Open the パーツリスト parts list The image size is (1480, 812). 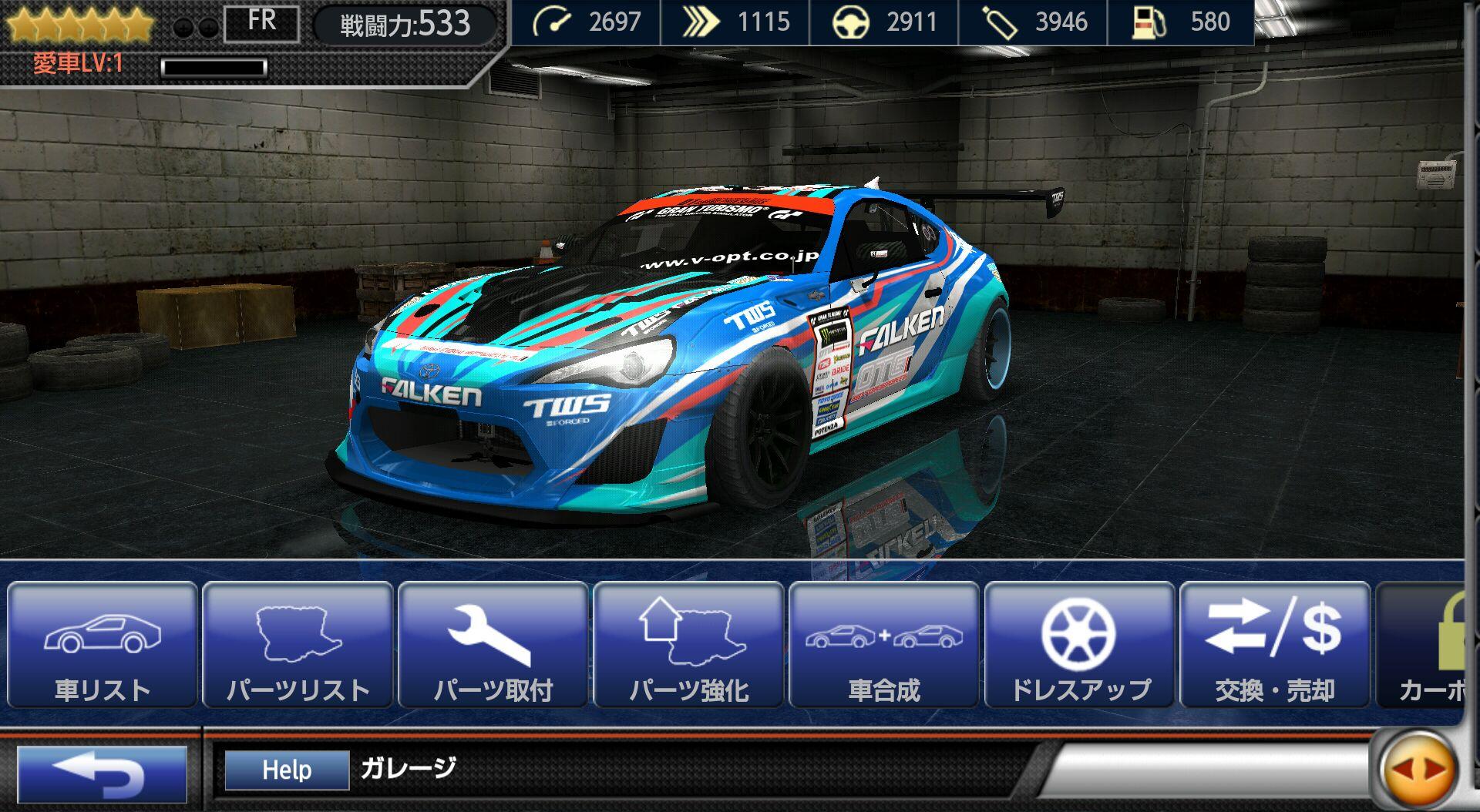298,645
